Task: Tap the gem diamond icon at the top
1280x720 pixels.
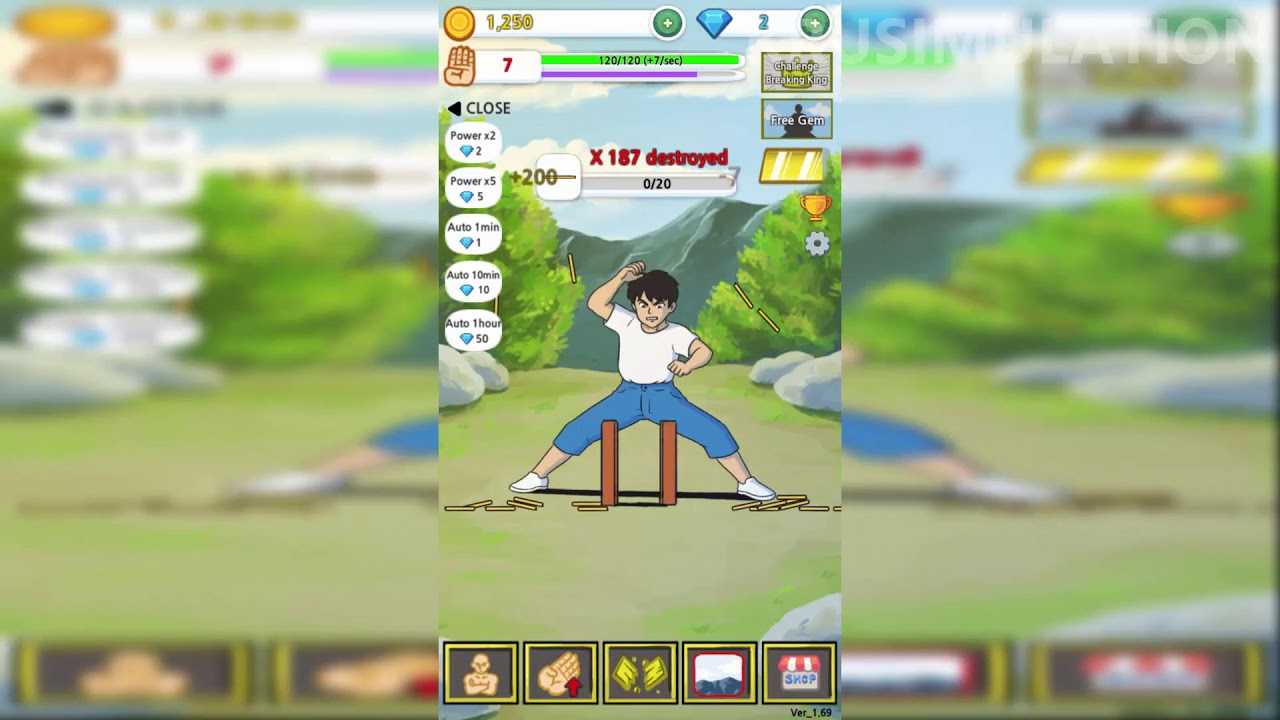Action: 713,21
